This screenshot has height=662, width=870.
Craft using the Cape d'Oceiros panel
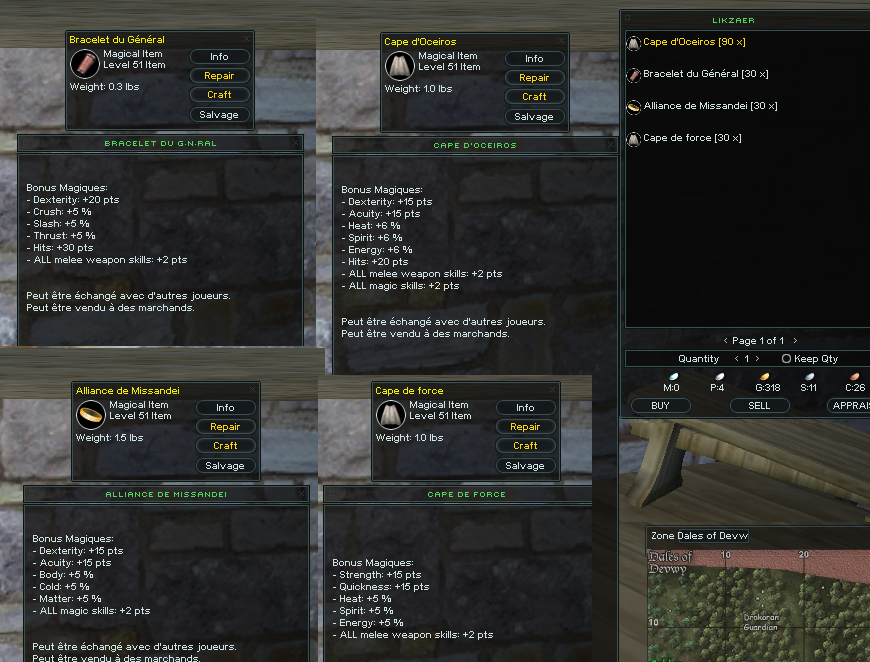click(x=534, y=97)
